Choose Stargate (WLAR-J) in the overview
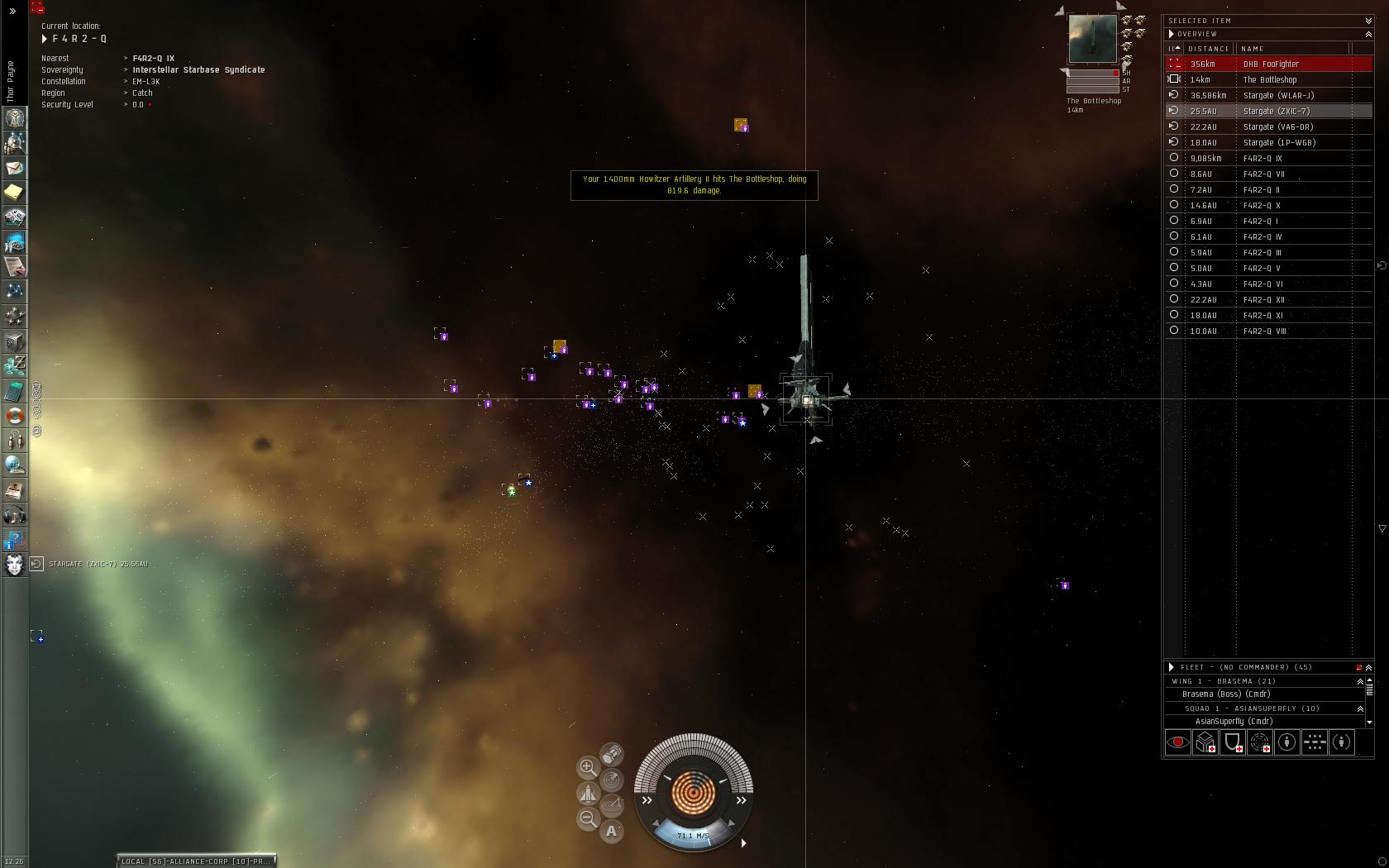The image size is (1389, 868). pos(1278,95)
